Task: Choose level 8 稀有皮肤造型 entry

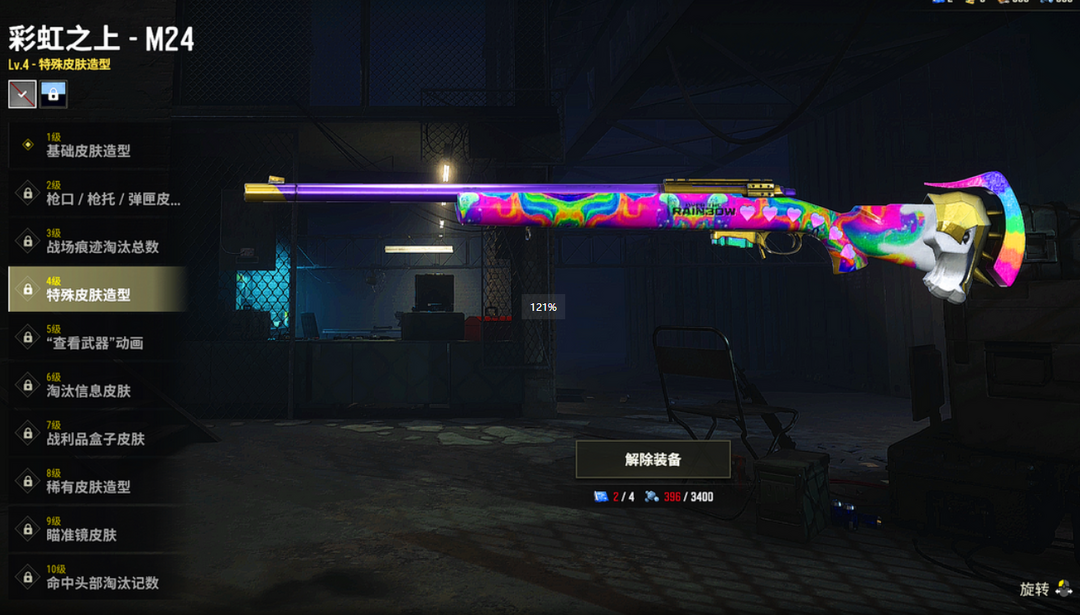Action: pos(95,481)
